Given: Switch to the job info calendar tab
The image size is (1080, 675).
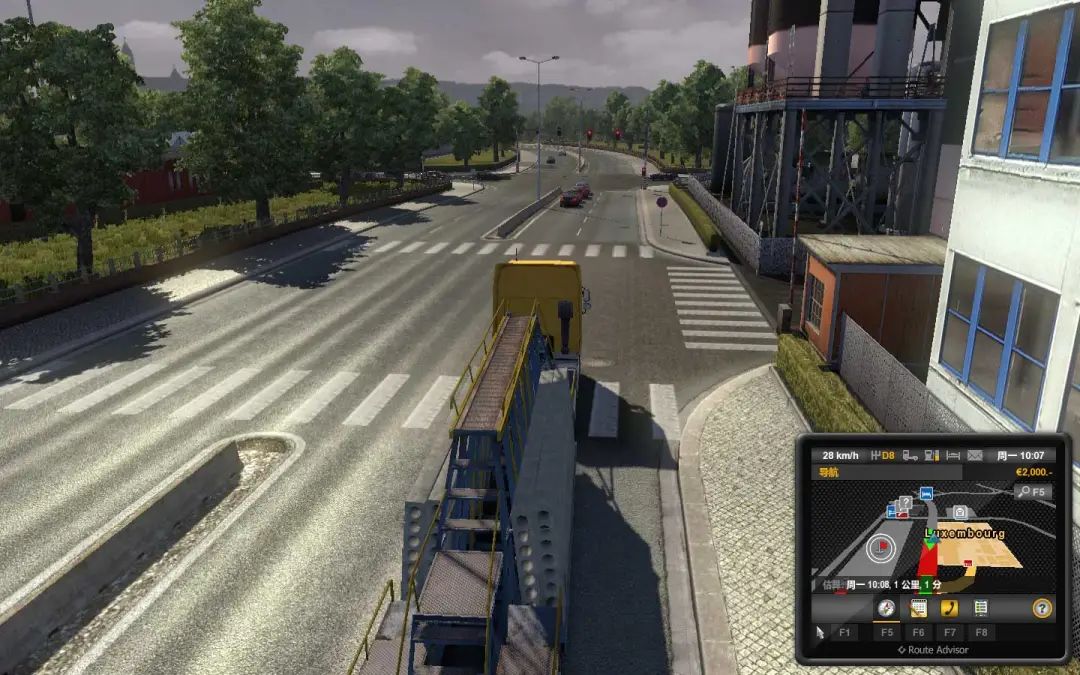Looking at the screenshot, I should point(918,608).
